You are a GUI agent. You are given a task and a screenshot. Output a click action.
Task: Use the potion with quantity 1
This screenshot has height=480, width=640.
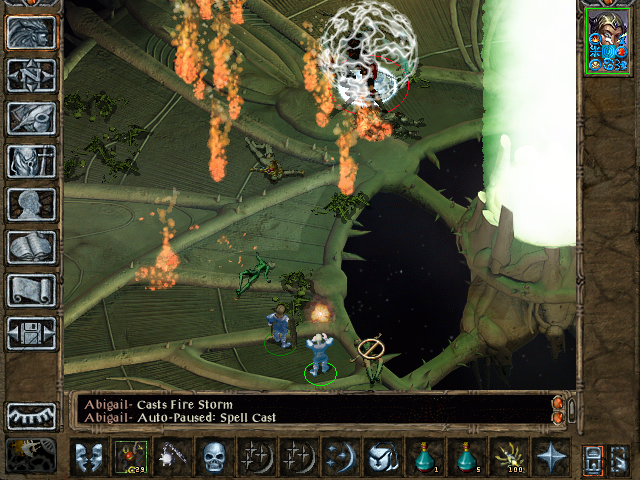click(x=425, y=457)
